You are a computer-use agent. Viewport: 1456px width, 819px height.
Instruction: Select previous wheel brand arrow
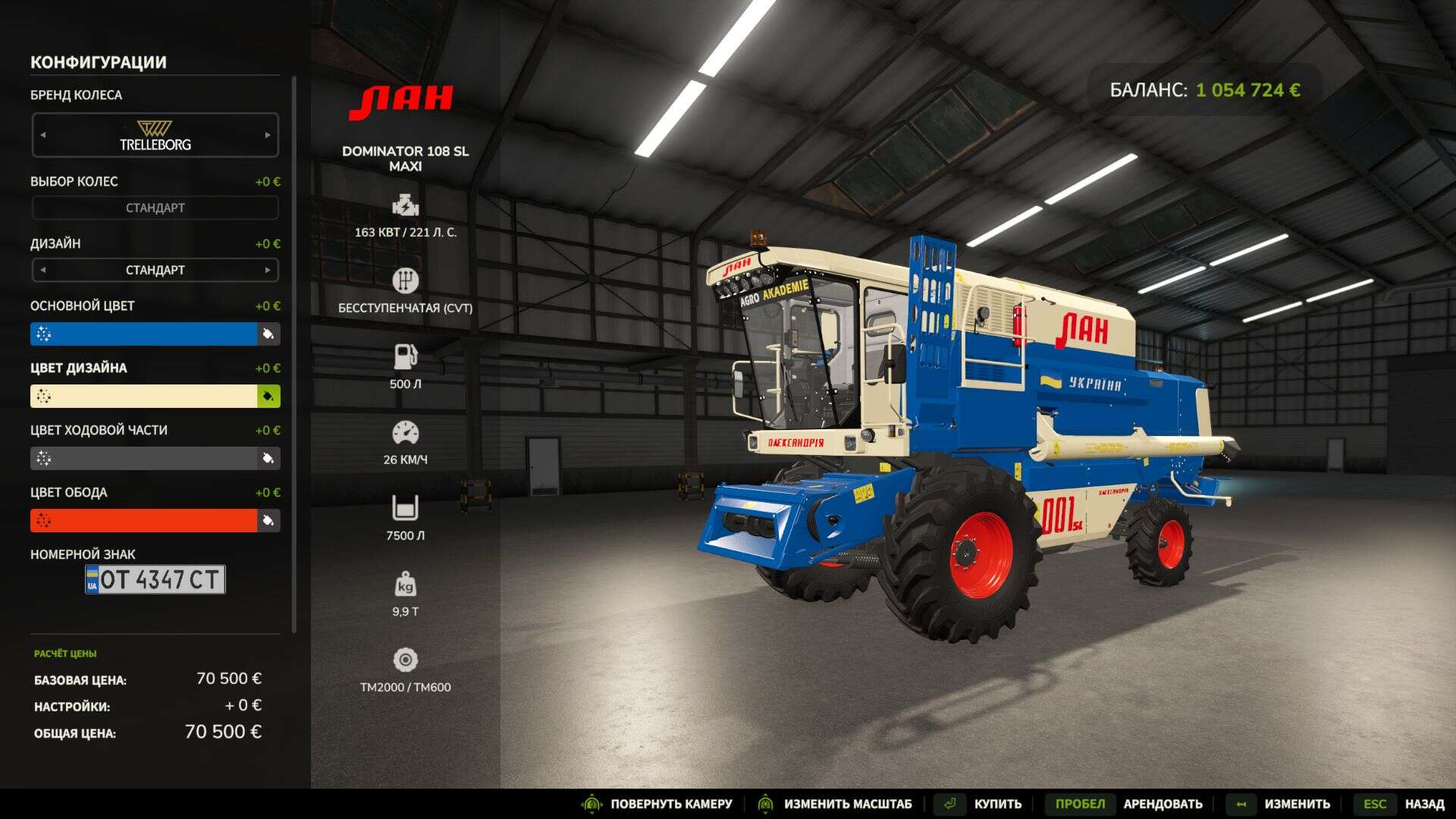43,135
